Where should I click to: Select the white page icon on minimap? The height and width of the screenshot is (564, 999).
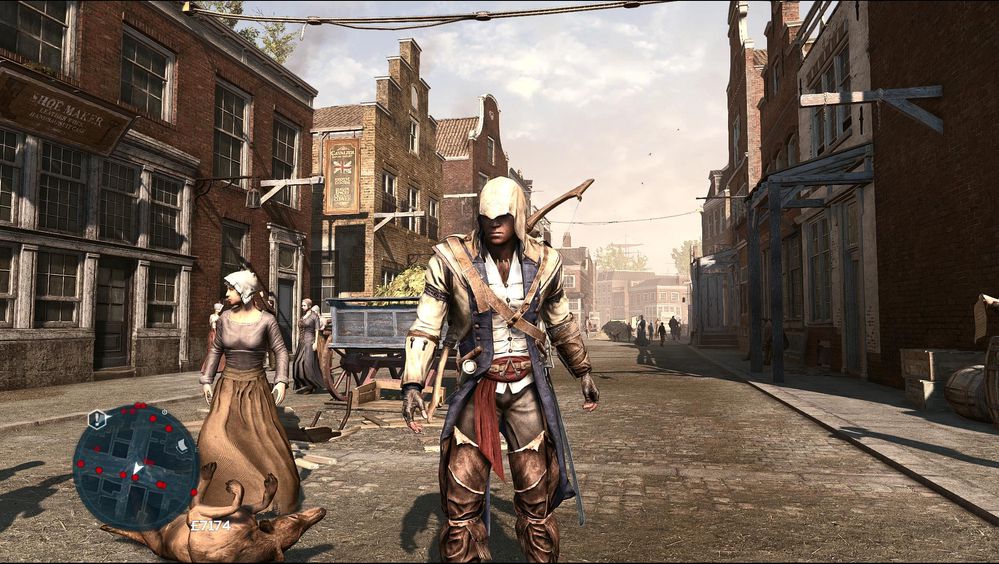(181, 445)
